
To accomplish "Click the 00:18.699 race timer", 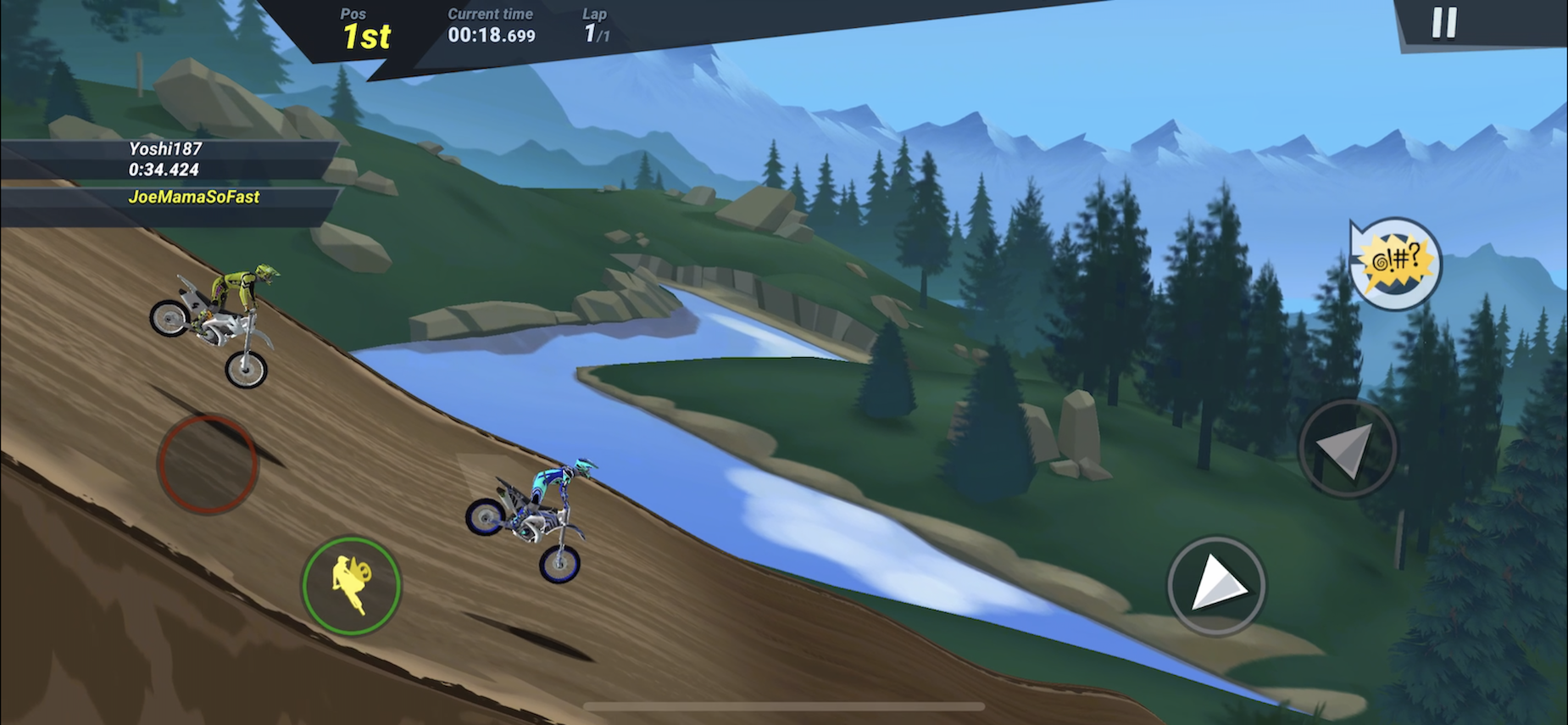I will click(490, 36).
